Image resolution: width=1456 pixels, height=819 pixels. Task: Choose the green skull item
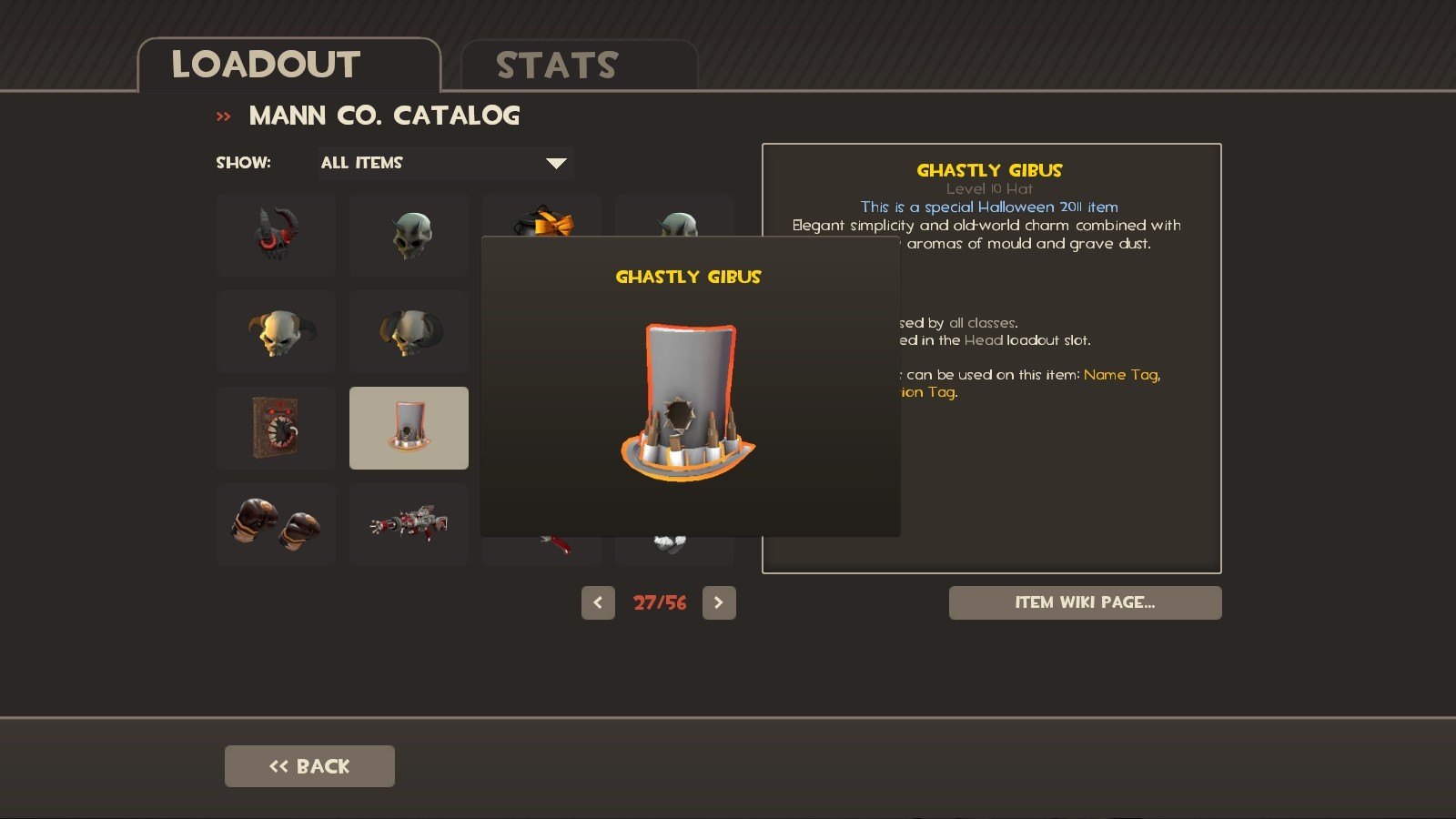point(409,234)
